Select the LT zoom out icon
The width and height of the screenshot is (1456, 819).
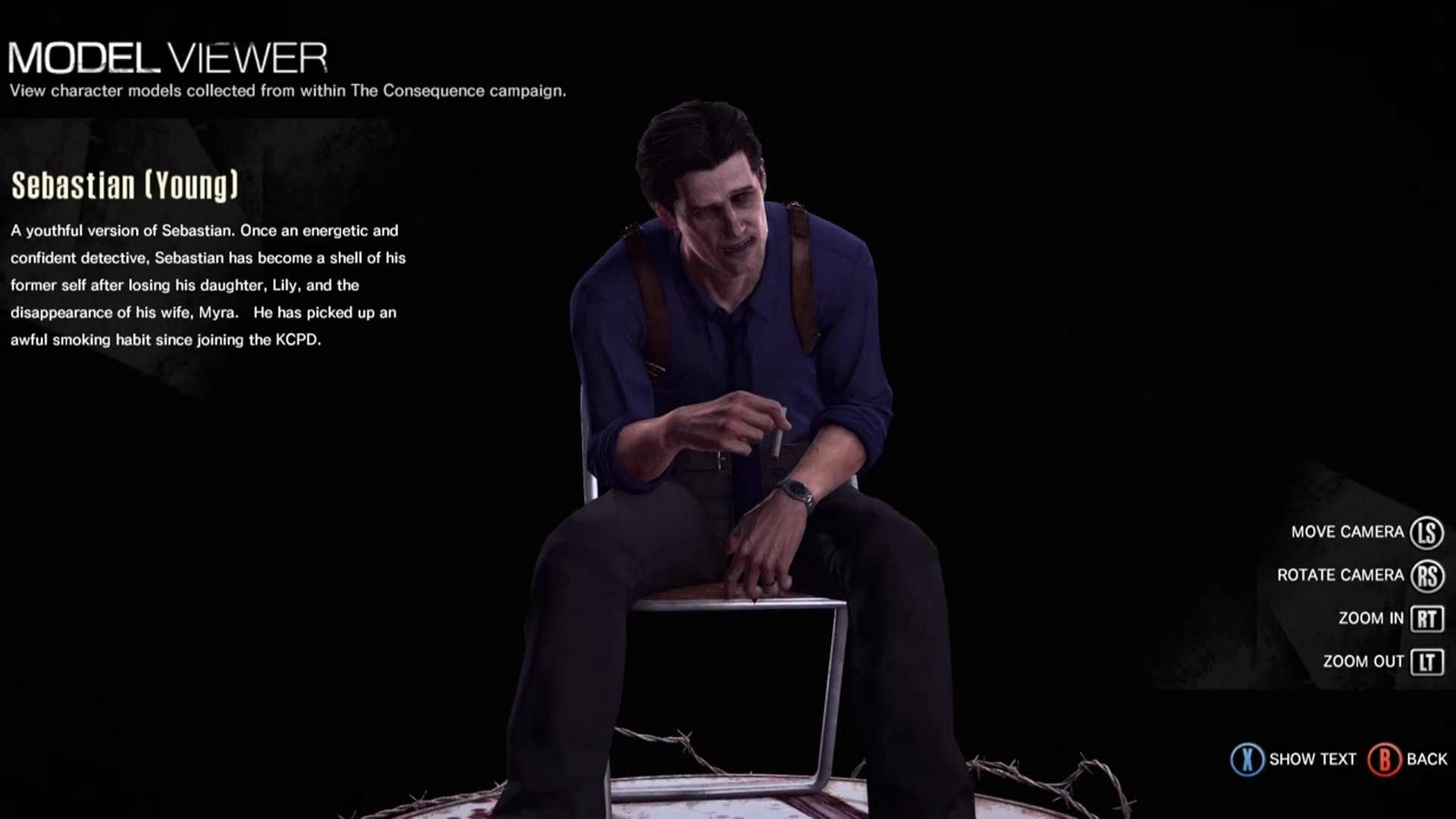[x=1425, y=661]
